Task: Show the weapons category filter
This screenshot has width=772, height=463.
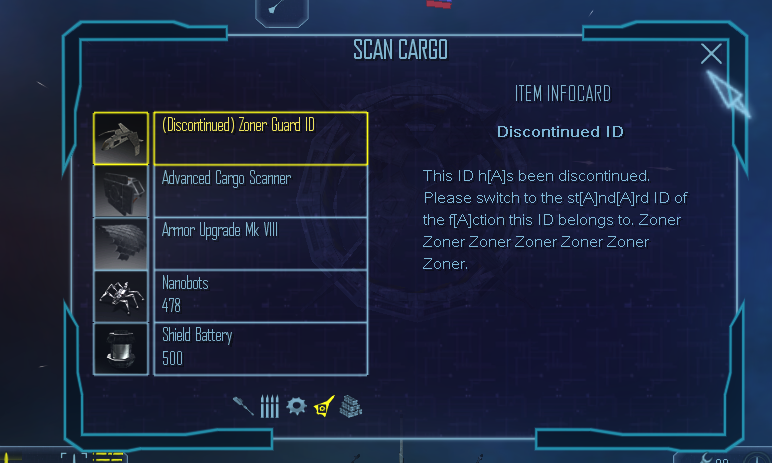Action: click(243, 405)
